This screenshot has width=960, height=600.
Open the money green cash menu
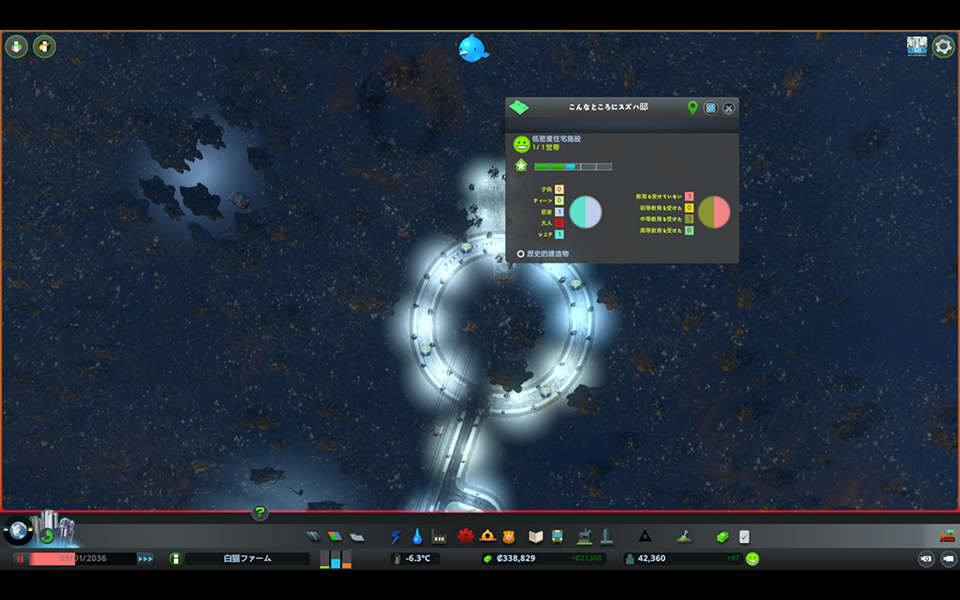[722, 537]
